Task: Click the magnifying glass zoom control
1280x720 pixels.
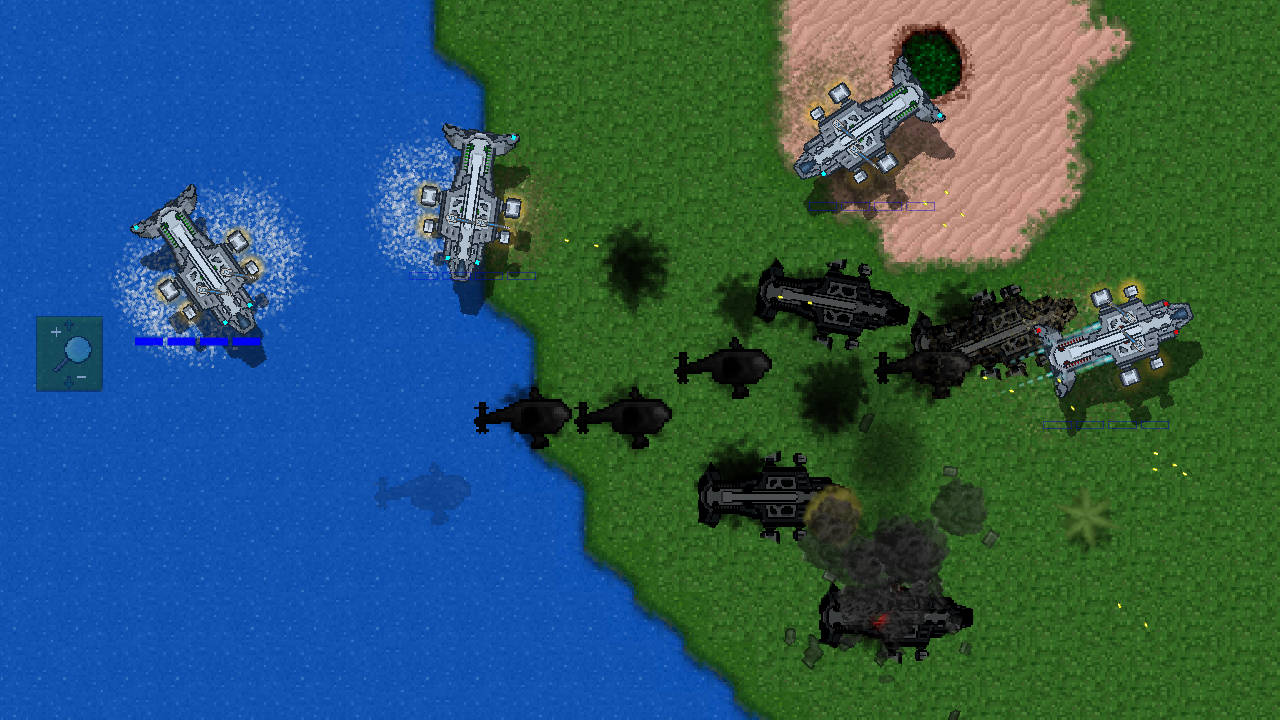Action: (69, 353)
